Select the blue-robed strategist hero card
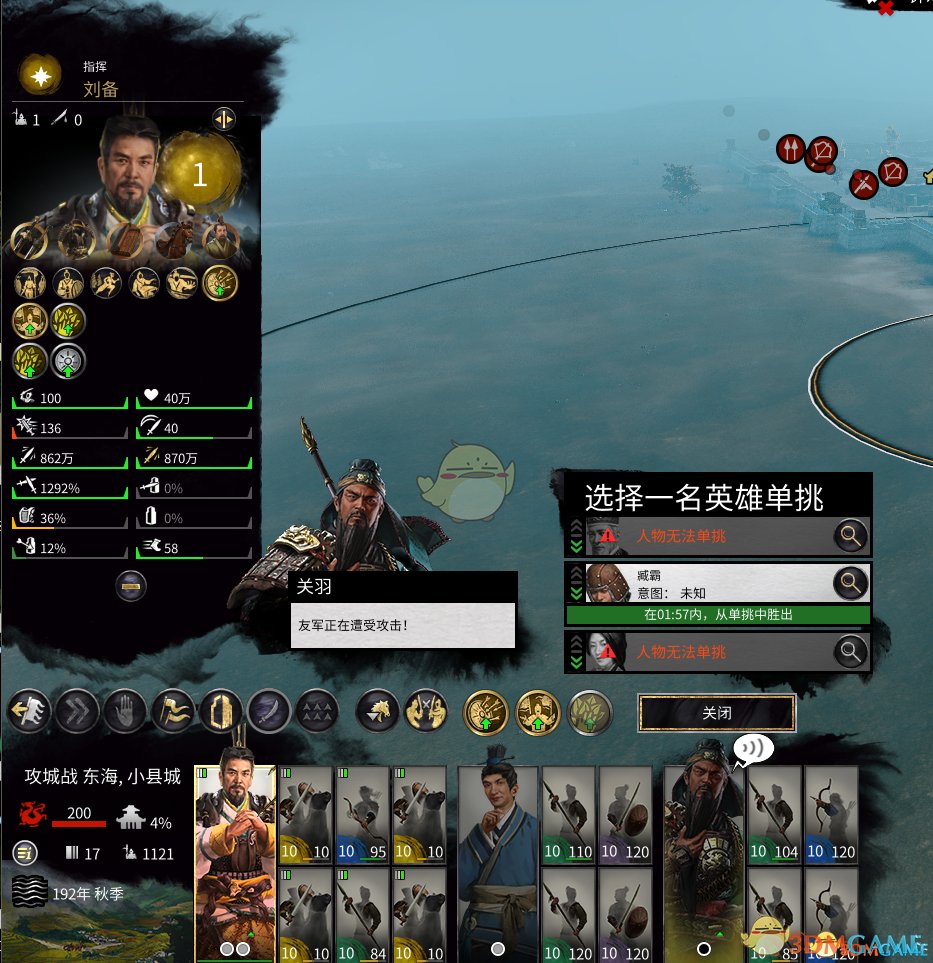 497,862
